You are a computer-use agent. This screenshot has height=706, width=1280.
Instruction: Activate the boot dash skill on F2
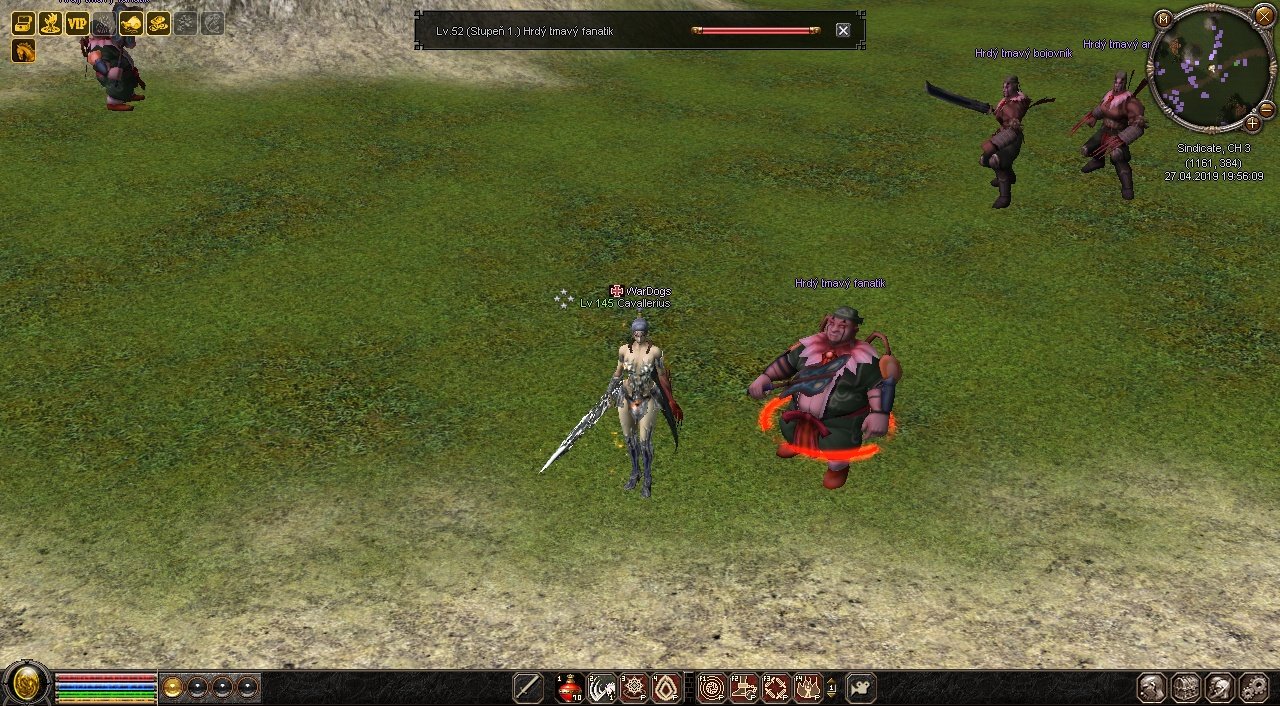pos(744,688)
